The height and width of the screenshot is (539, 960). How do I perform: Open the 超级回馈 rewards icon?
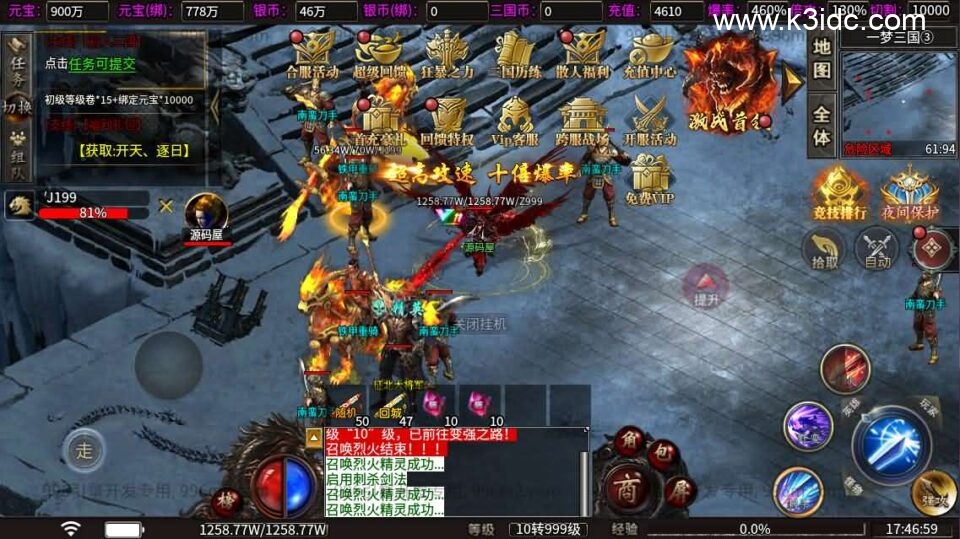tap(380, 53)
